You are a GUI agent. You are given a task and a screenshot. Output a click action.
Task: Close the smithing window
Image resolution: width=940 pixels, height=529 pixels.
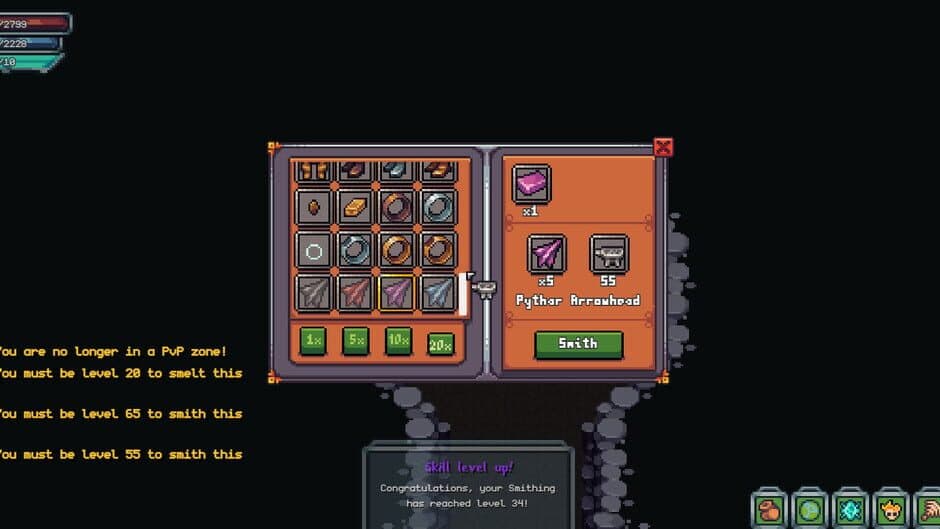pos(663,148)
